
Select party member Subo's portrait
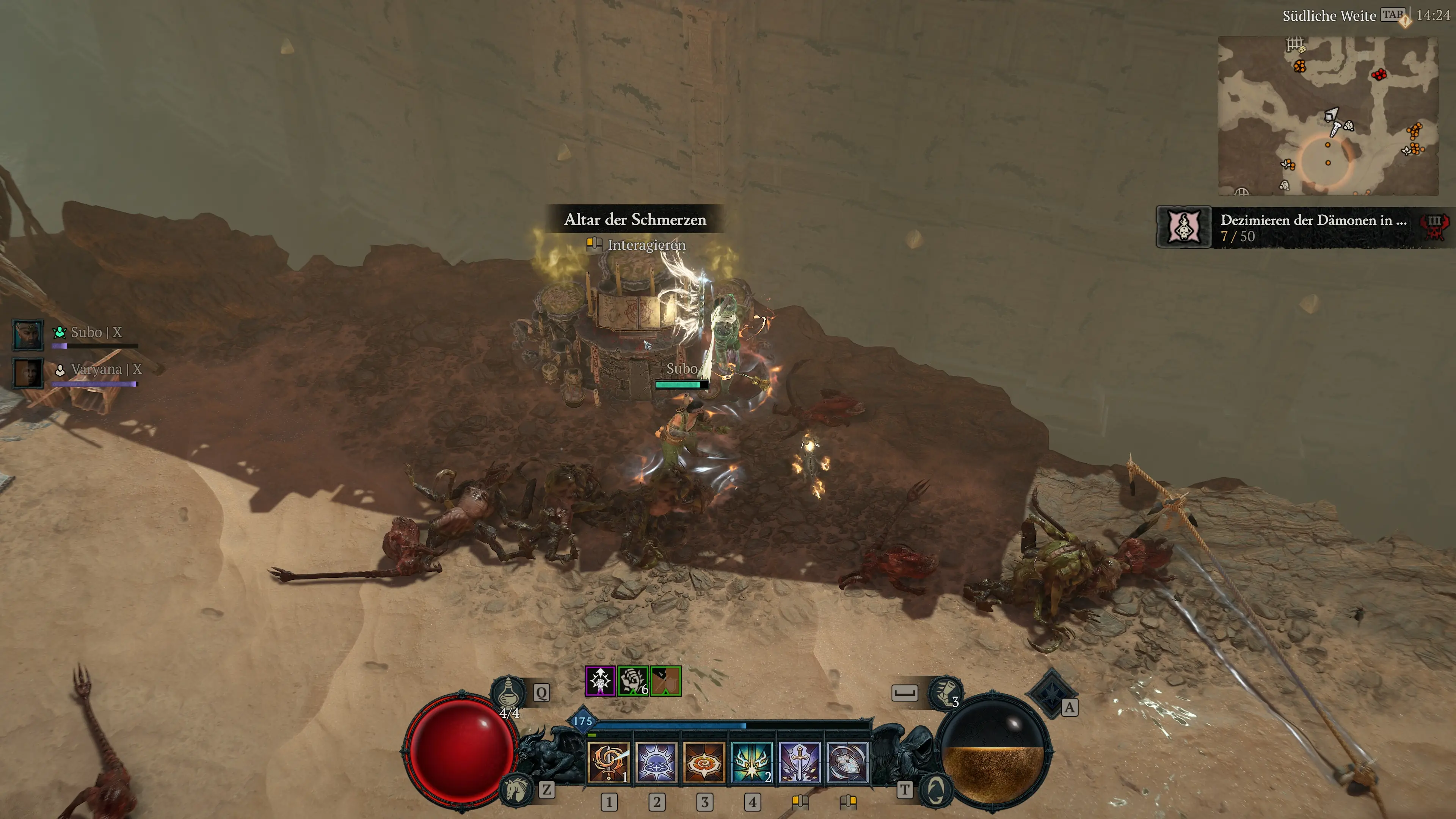pyautogui.click(x=28, y=334)
